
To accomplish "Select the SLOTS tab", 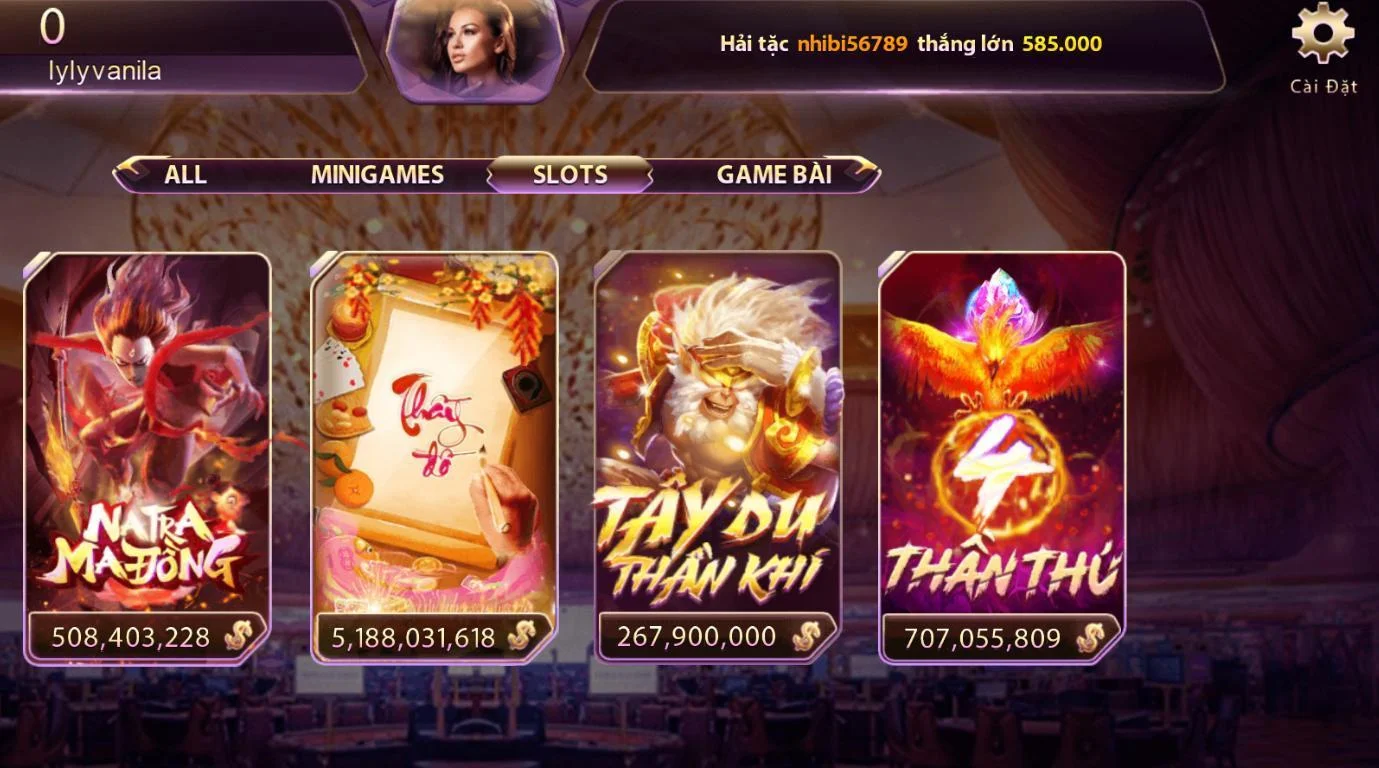I will (x=569, y=174).
